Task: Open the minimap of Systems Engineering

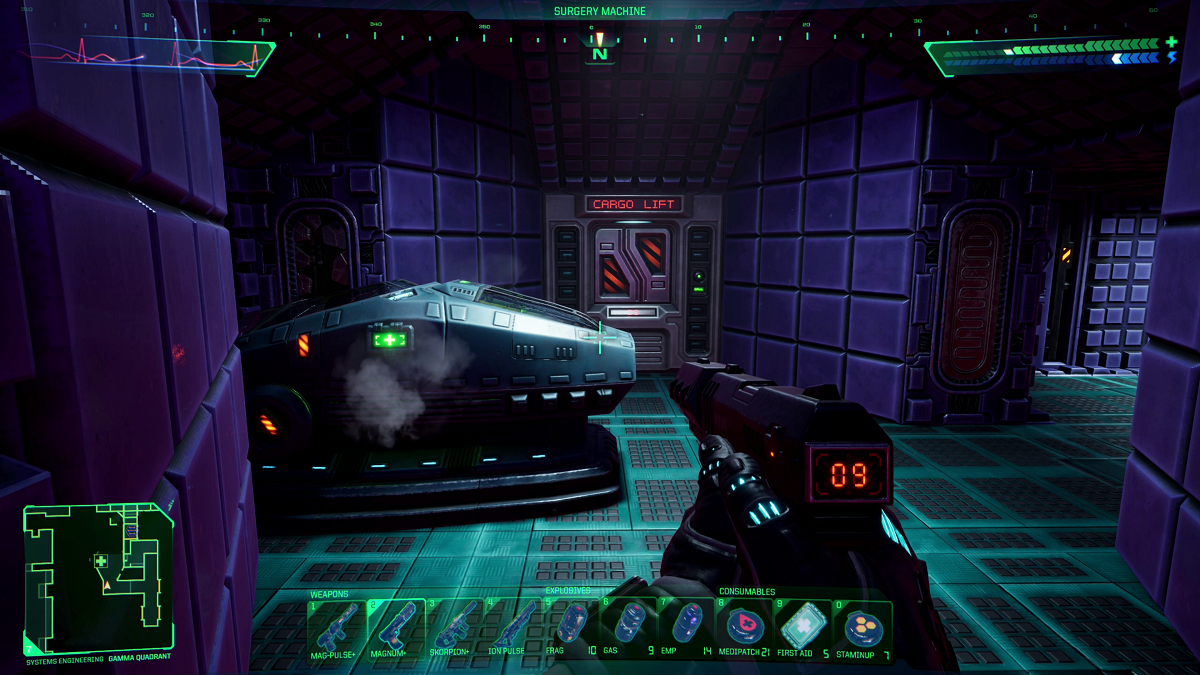Action: 98,576
